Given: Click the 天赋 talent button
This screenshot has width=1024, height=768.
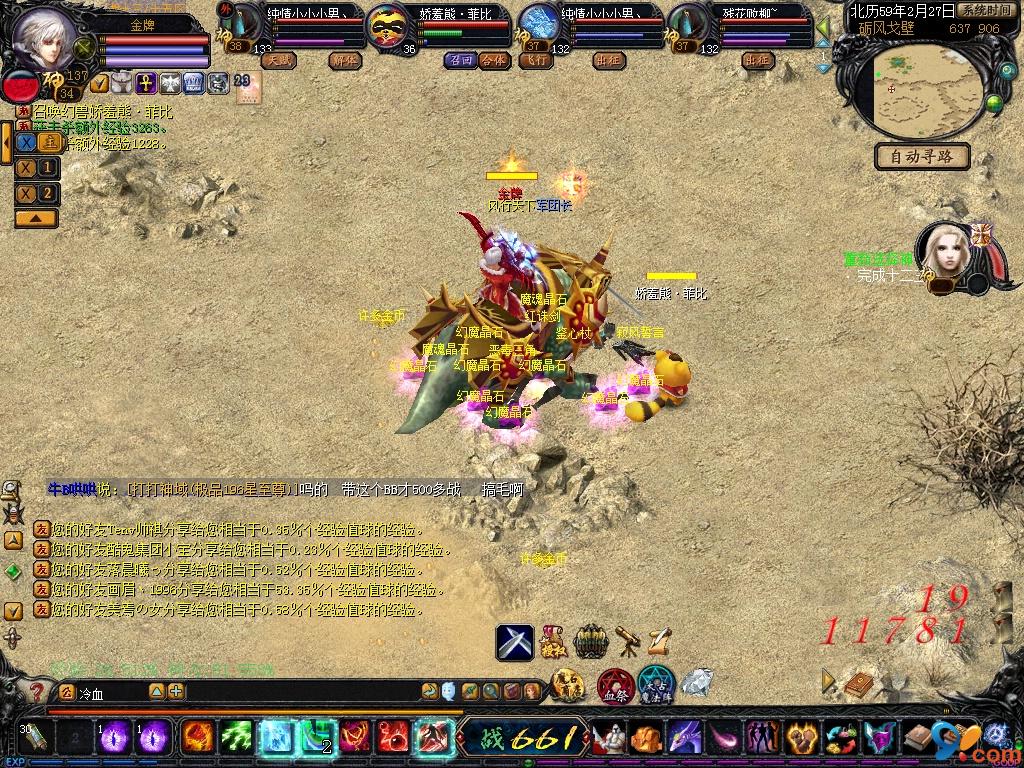Looking at the screenshot, I should point(278,60).
